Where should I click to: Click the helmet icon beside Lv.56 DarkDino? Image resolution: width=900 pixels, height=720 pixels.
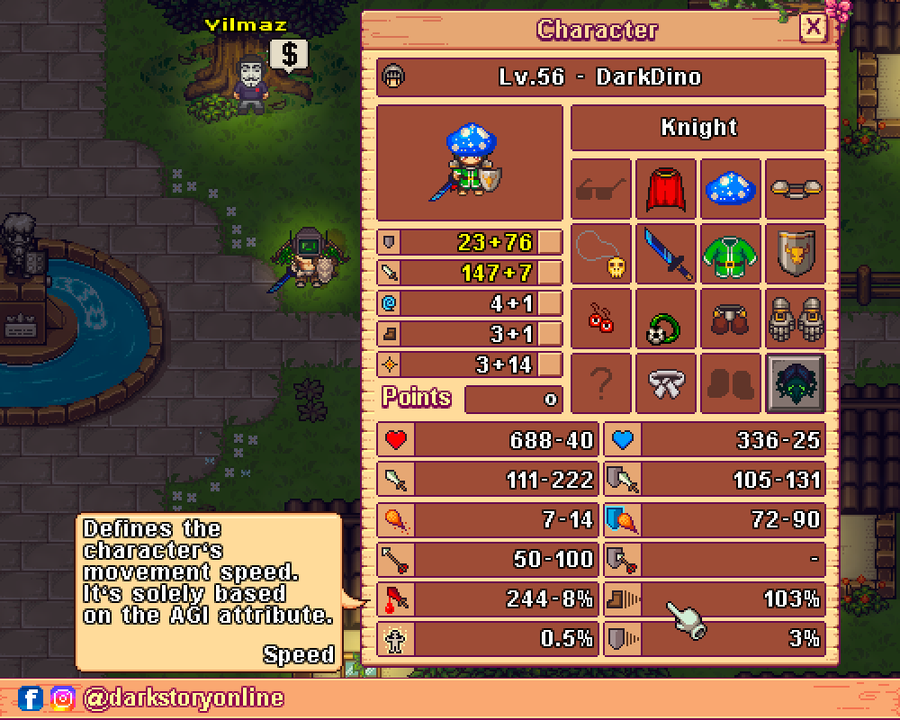(394, 78)
